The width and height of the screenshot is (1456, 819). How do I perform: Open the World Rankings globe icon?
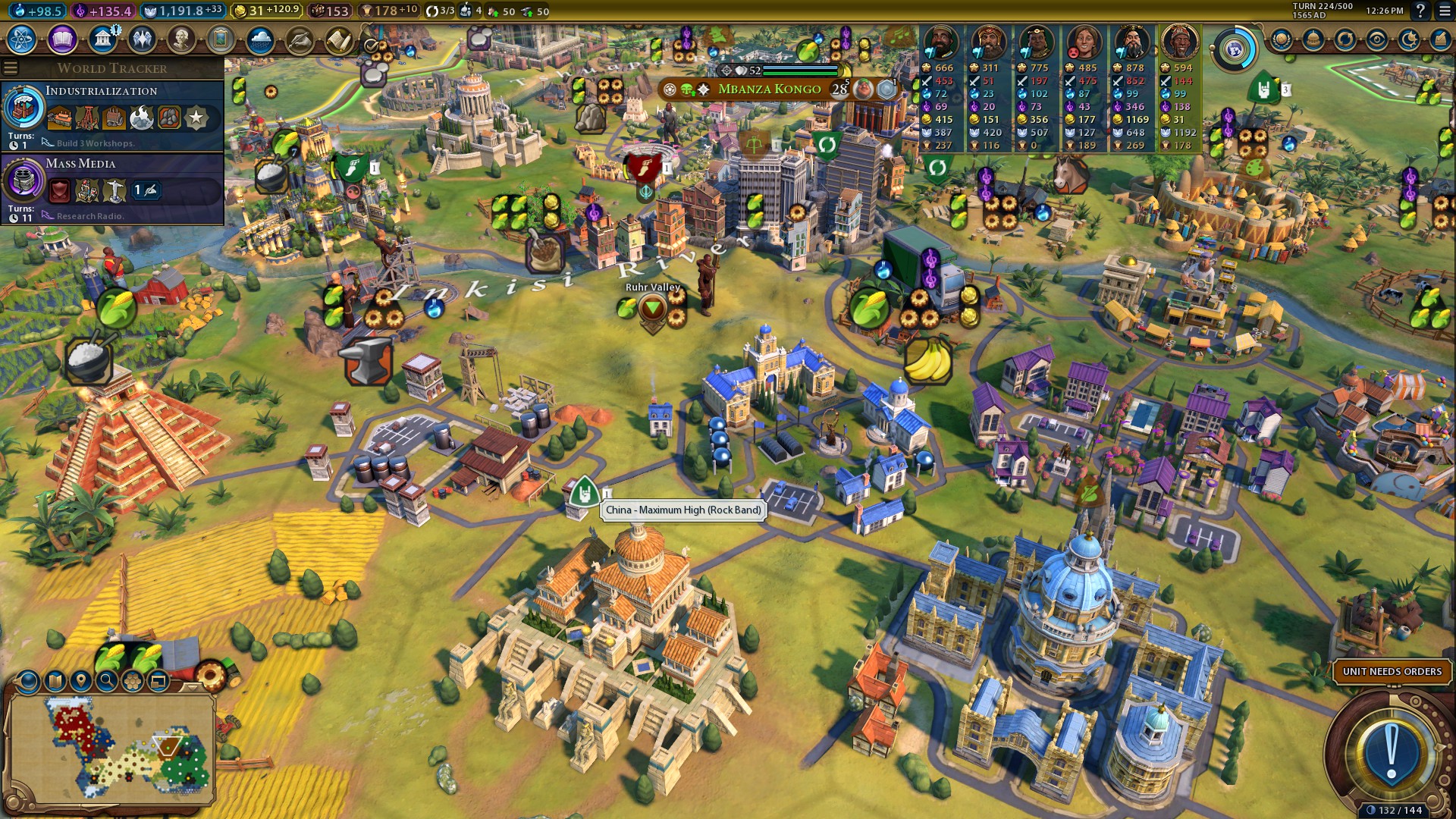click(x=1282, y=39)
